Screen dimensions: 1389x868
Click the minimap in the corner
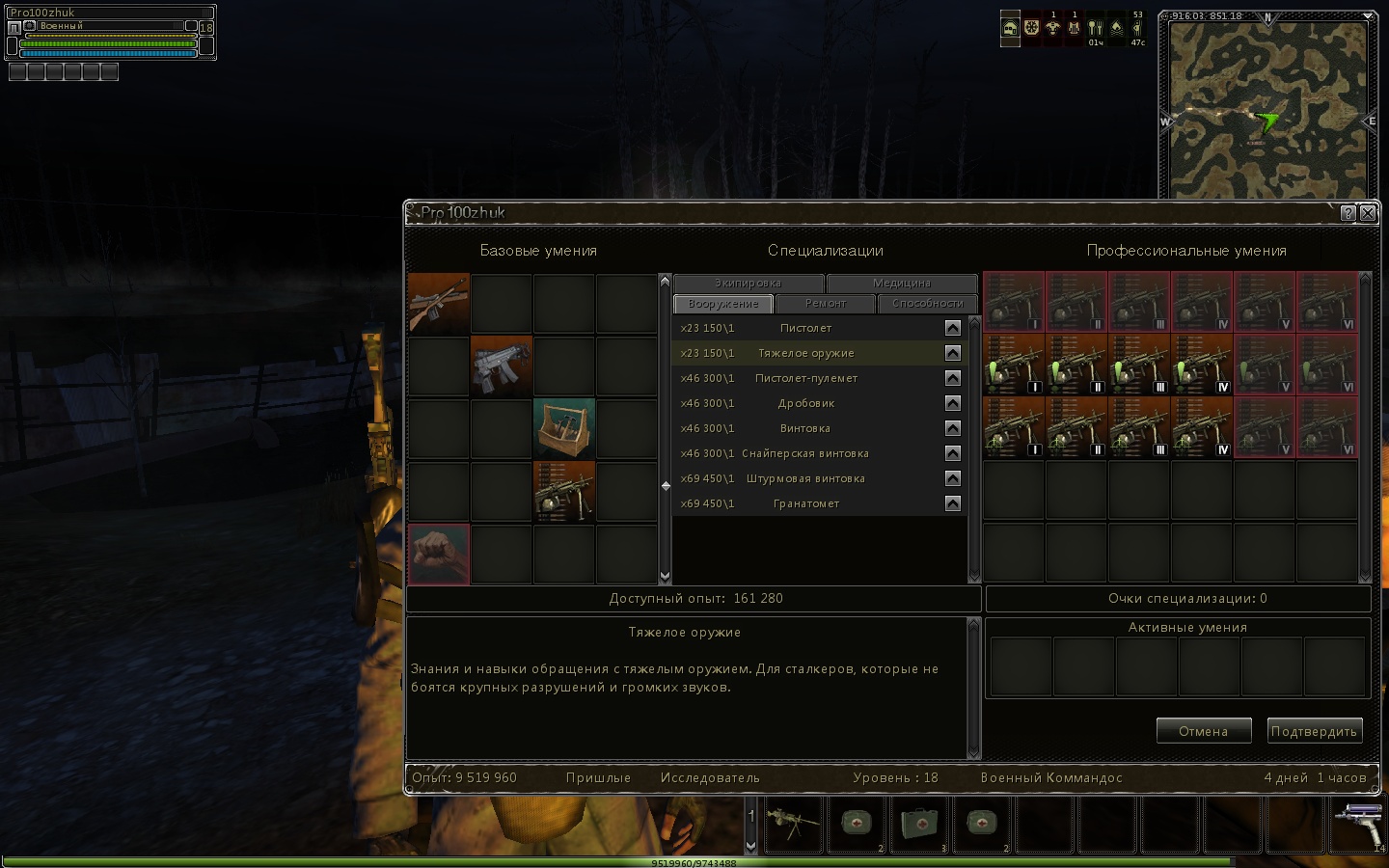click(x=1266, y=108)
